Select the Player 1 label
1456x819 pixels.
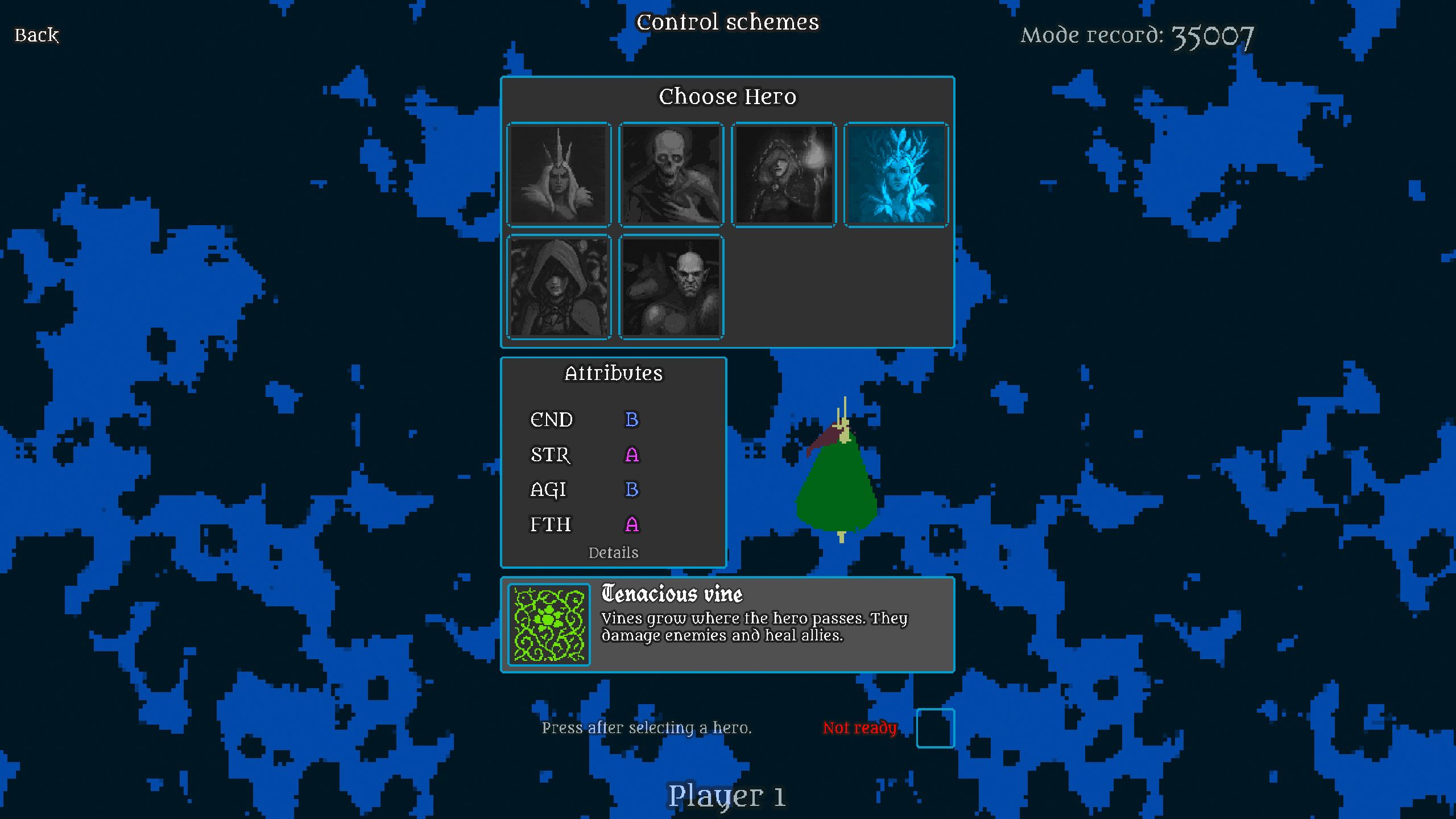[728, 796]
